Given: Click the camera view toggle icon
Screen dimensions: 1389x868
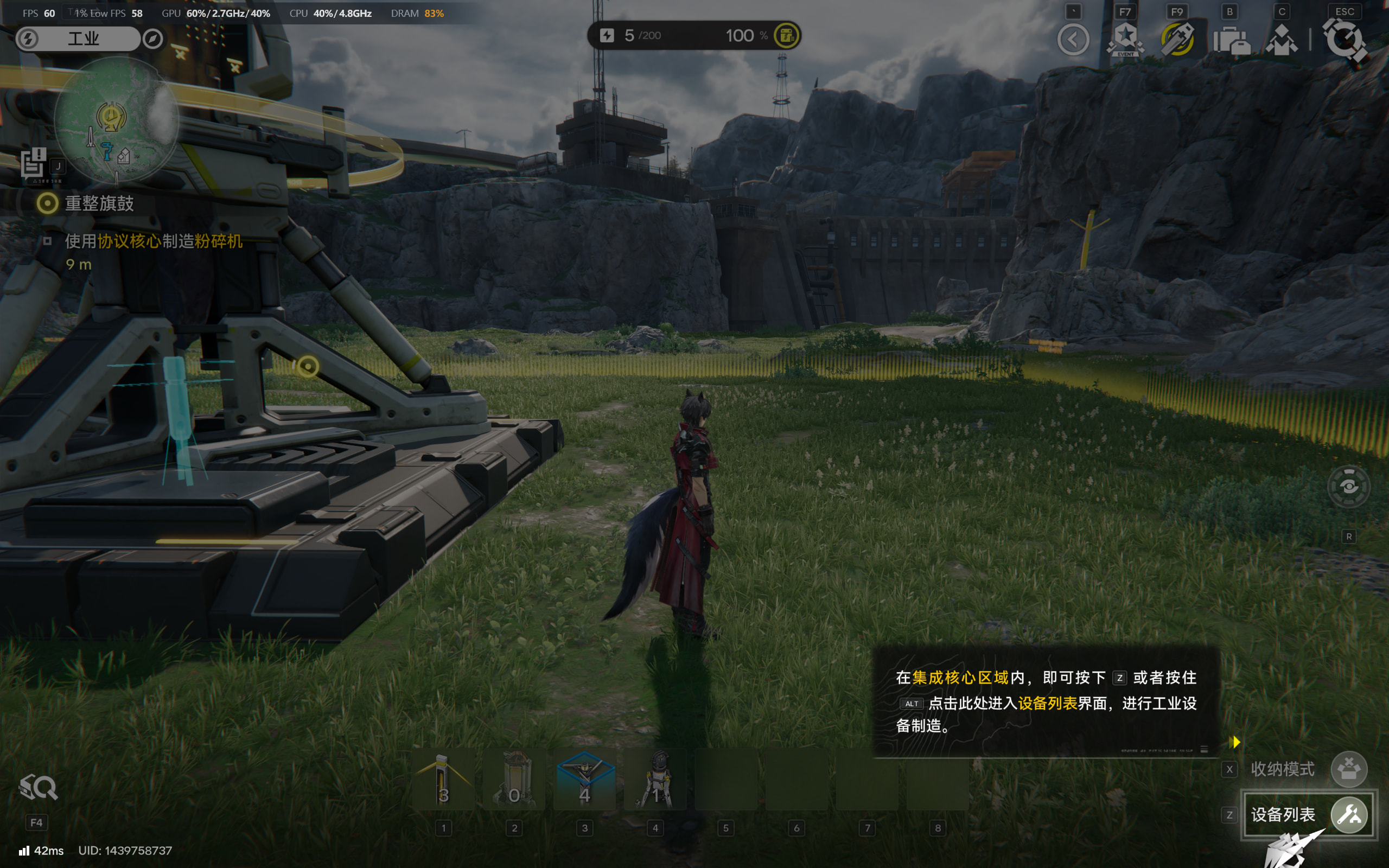Looking at the screenshot, I should pos(1348,487).
